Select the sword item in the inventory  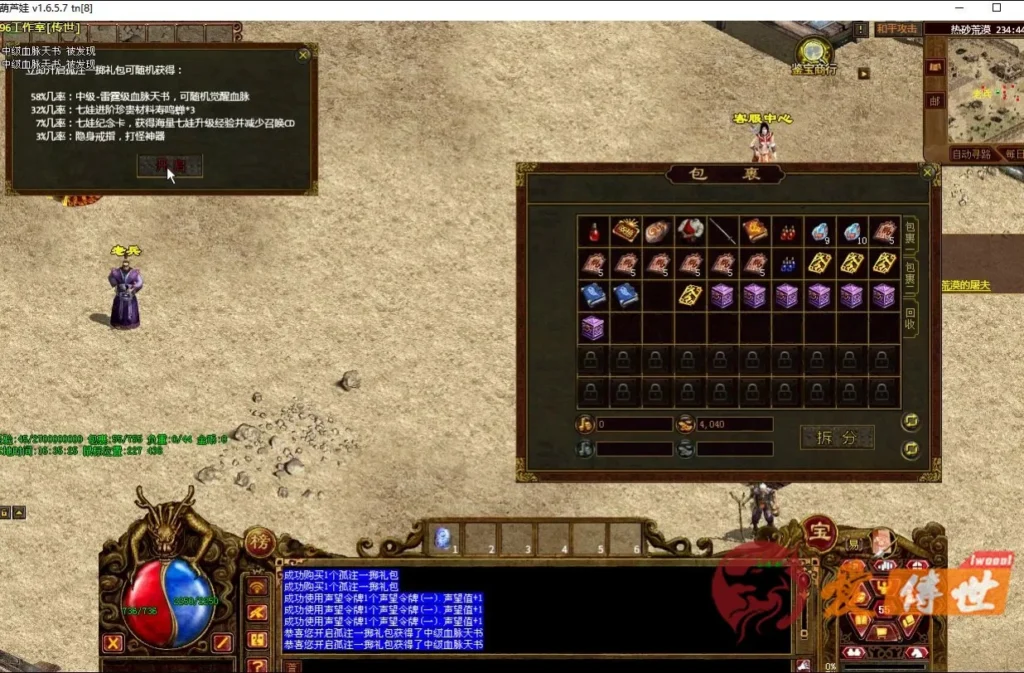click(723, 231)
